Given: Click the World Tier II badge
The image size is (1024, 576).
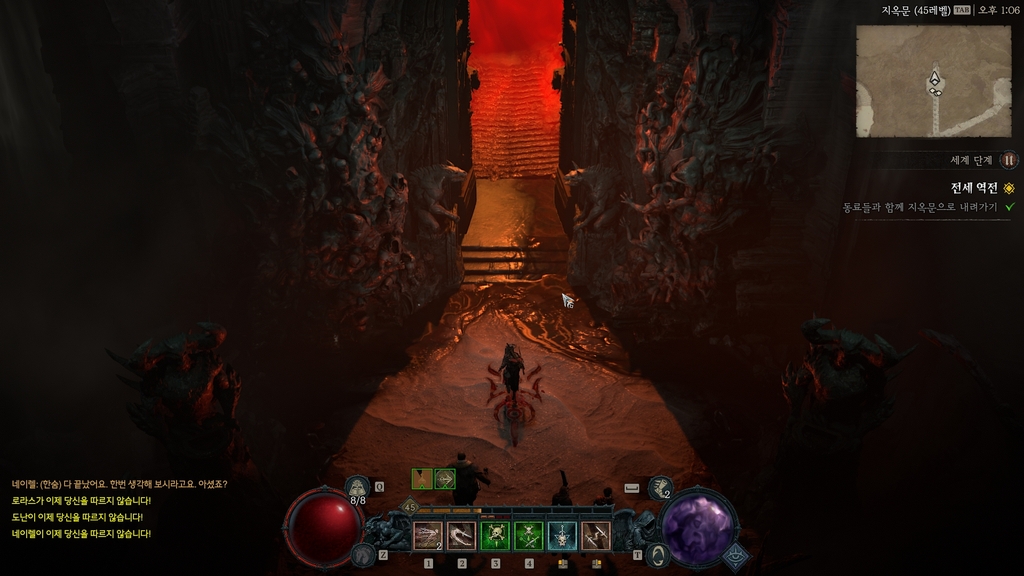Looking at the screenshot, I should coord(1009,160).
